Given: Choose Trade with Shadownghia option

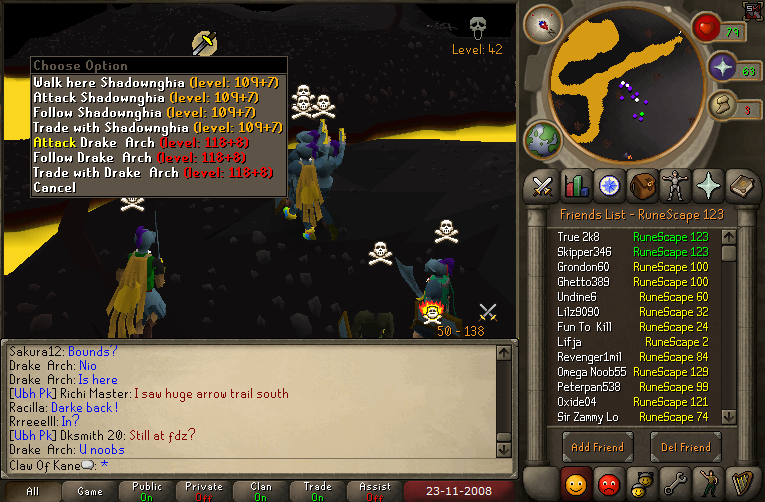Looking at the screenshot, I should [x=157, y=128].
